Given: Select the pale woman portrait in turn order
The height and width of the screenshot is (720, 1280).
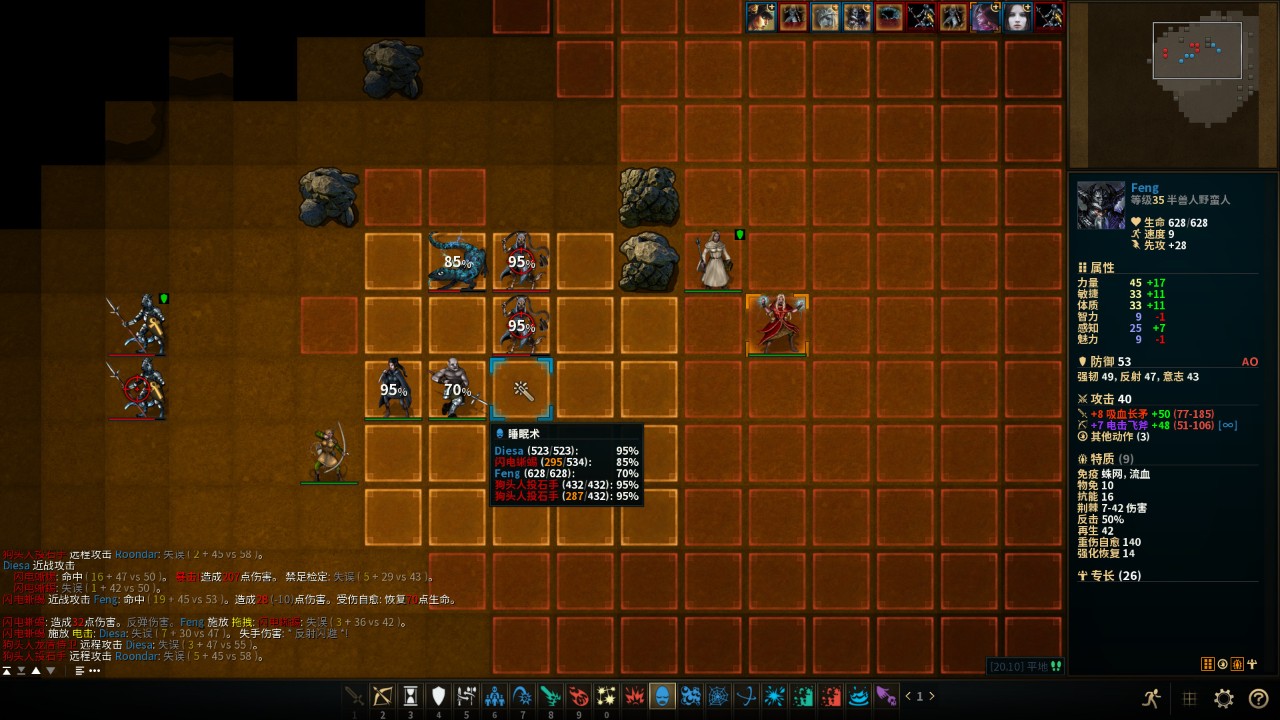Looking at the screenshot, I should (x=1017, y=17).
